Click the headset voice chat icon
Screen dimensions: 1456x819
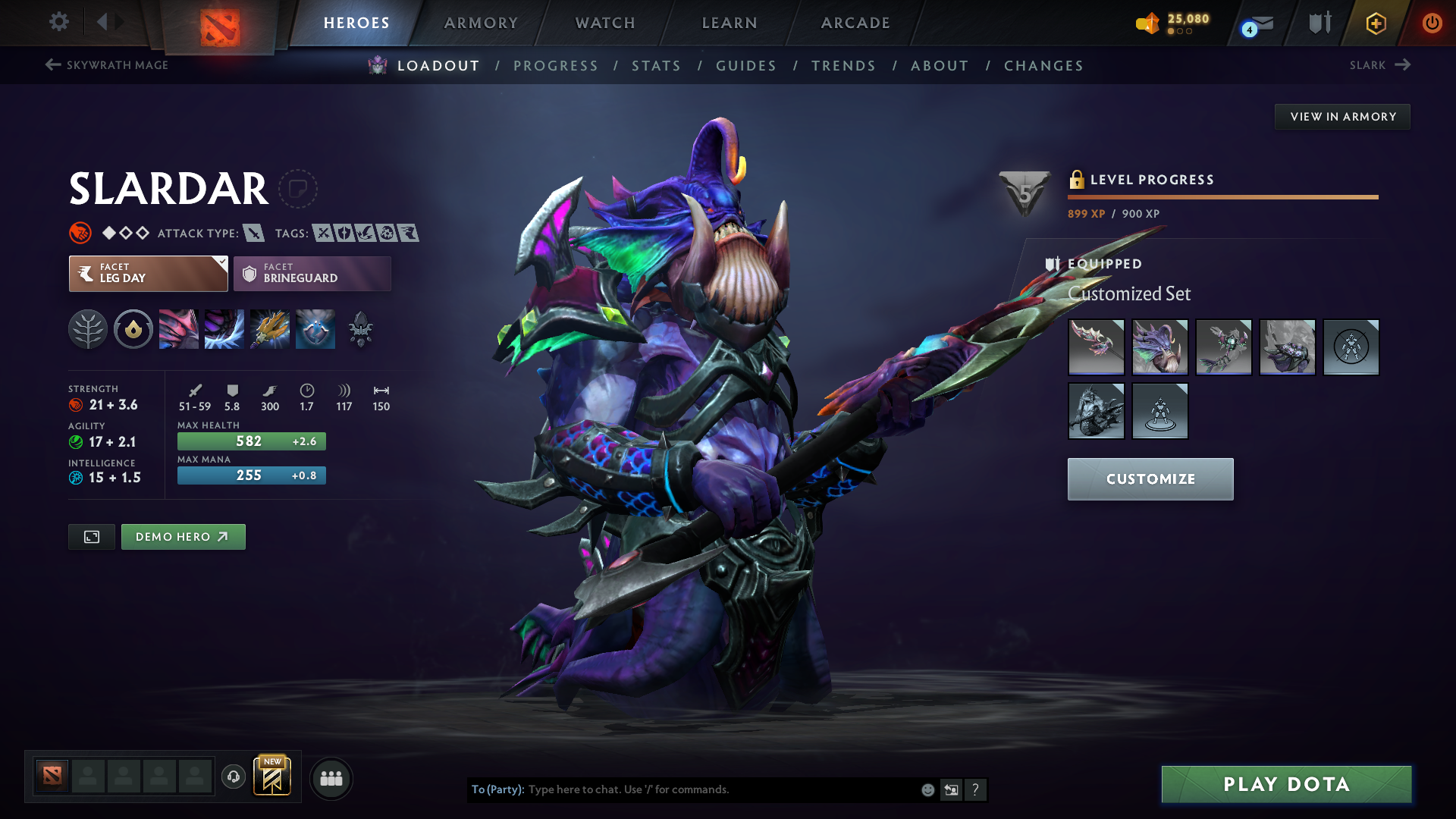pyautogui.click(x=233, y=777)
